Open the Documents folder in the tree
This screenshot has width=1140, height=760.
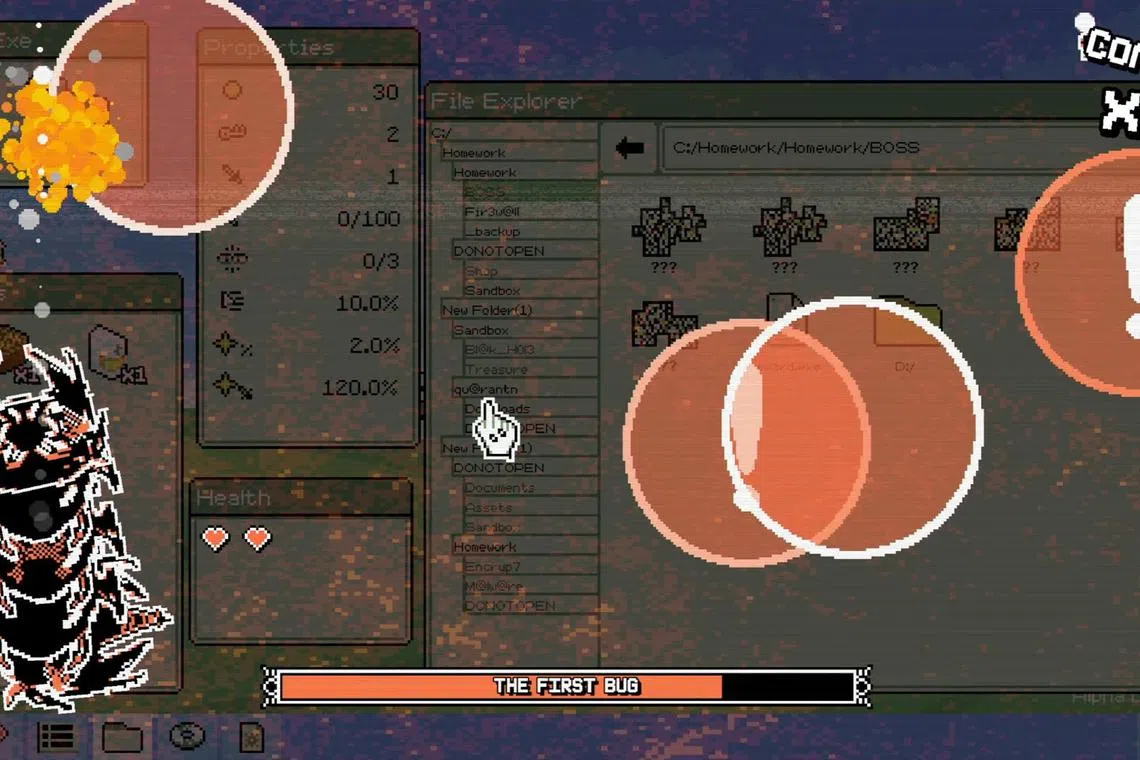pos(500,487)
